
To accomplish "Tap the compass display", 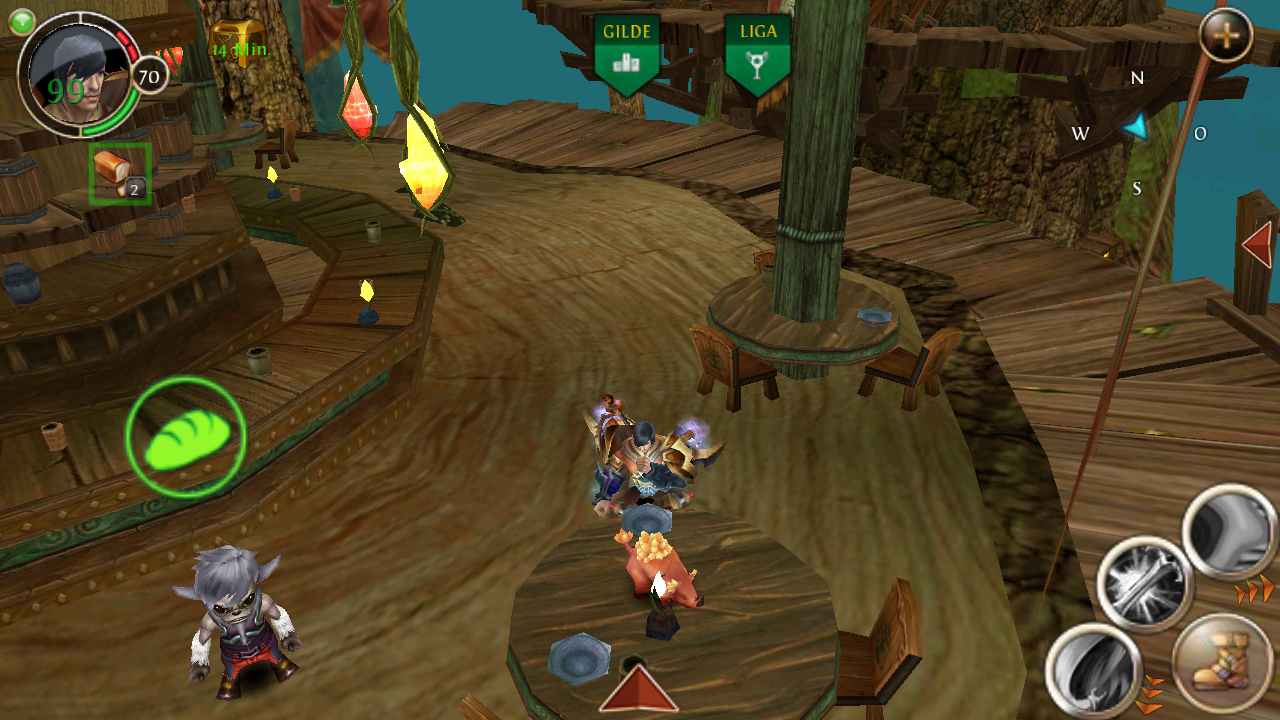I will pyautogui.click(x=1138, y=130).
